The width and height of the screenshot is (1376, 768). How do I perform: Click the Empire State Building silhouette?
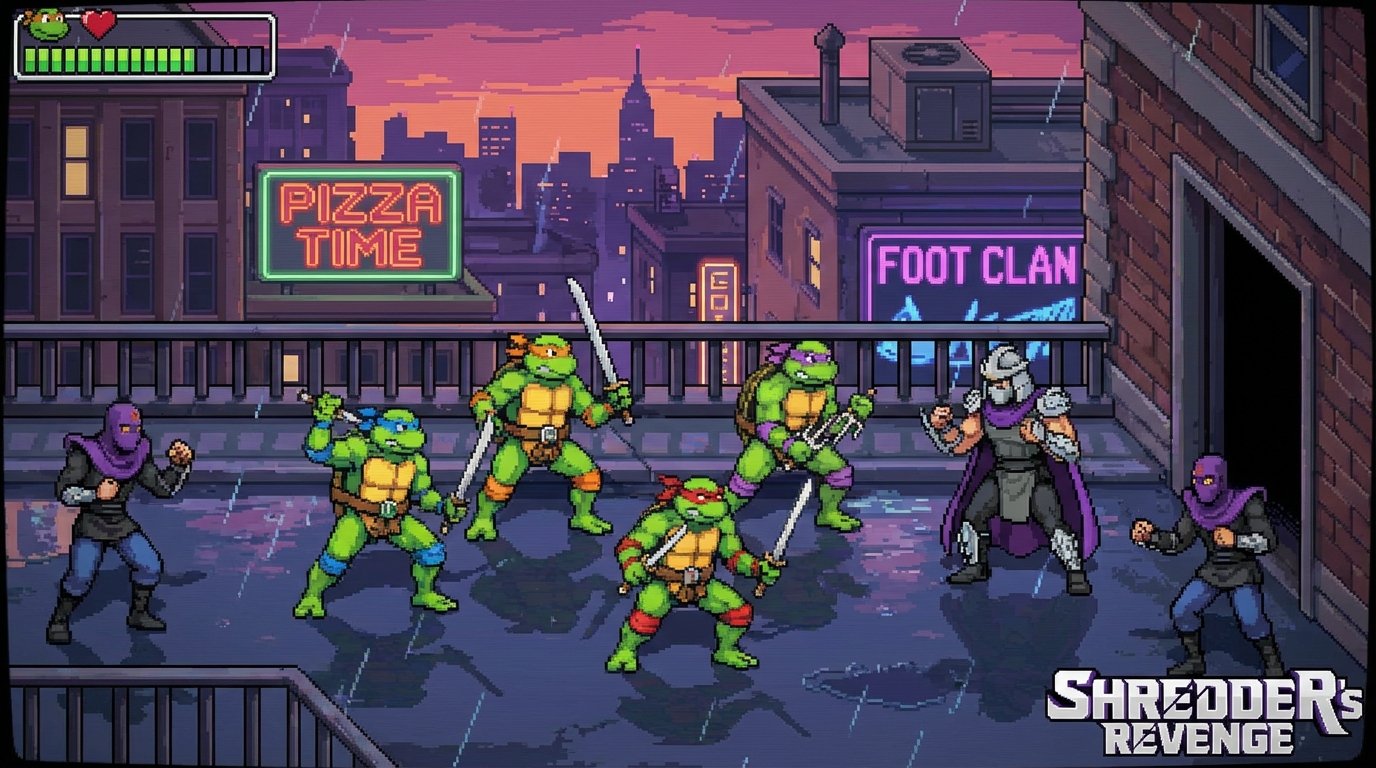click(637, 120)
